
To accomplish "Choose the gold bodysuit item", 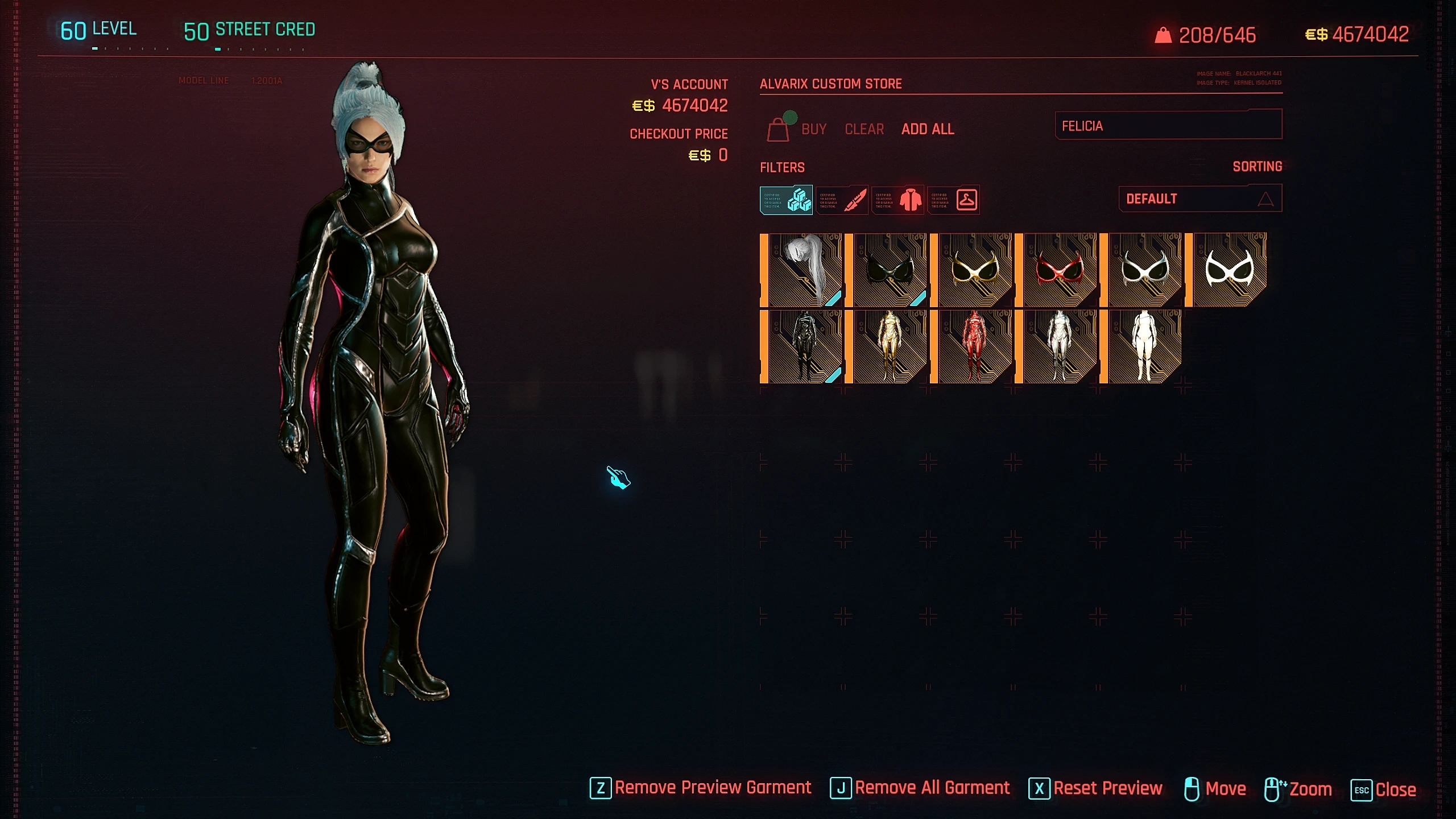I will pyautogui.click(x=887, y=346).
